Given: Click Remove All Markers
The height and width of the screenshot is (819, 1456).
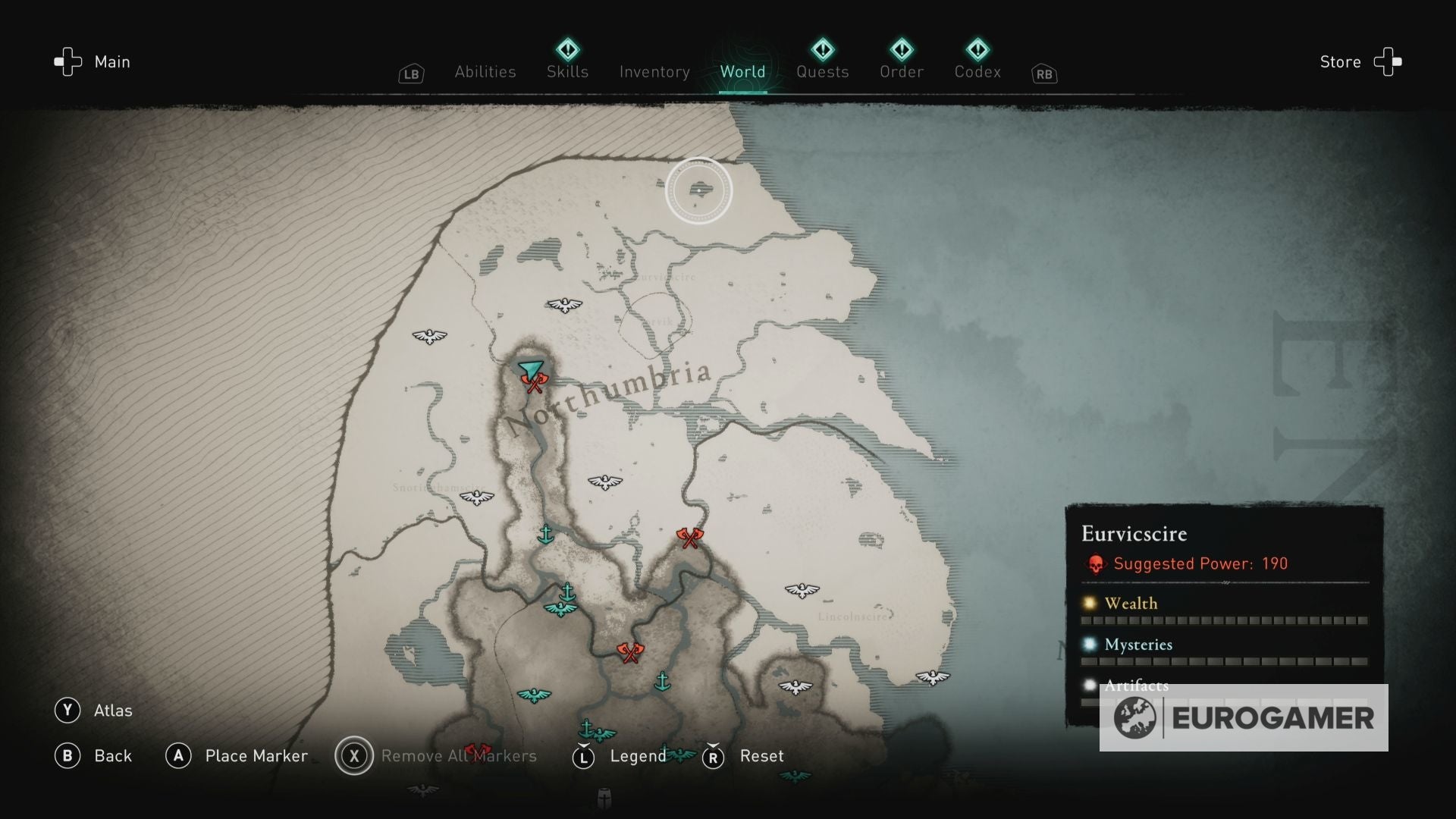Looking at the screenshot, I should (x=459, y=756).
